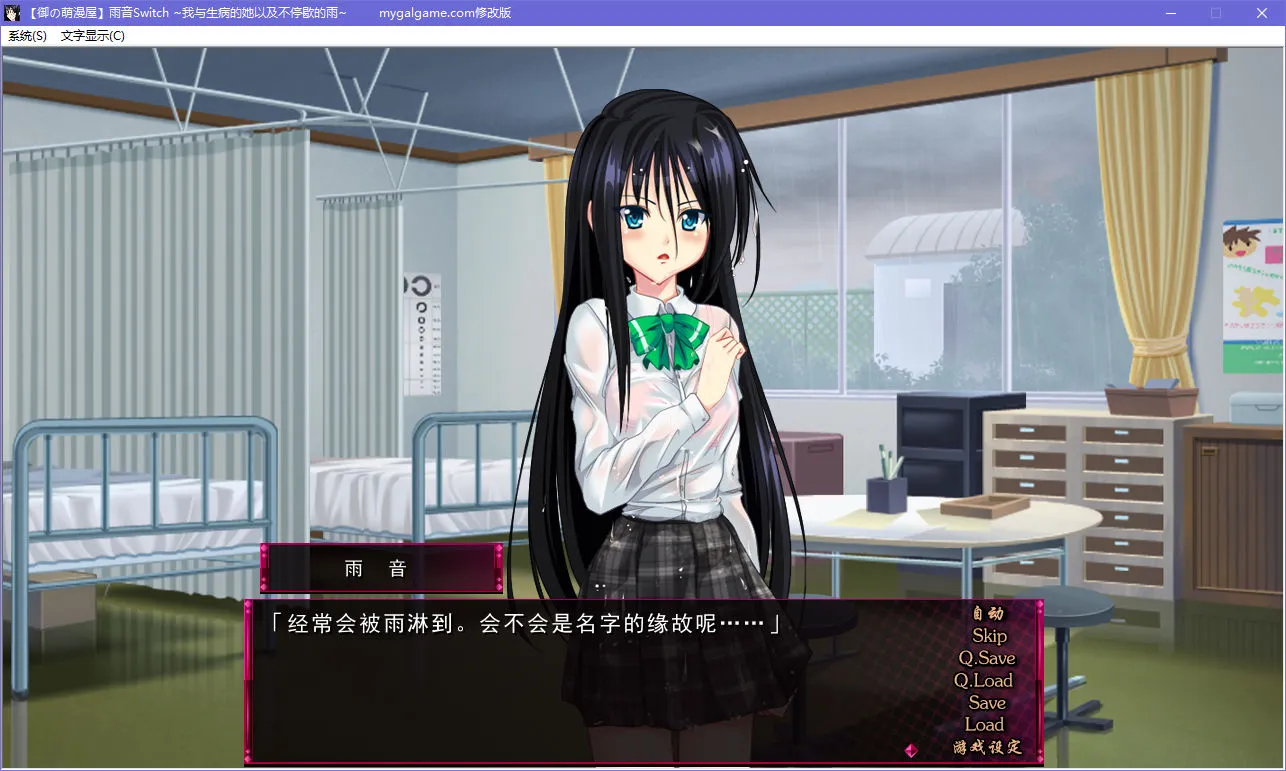
Task: Maximize the game window
Action: (x=1216, y=13)
